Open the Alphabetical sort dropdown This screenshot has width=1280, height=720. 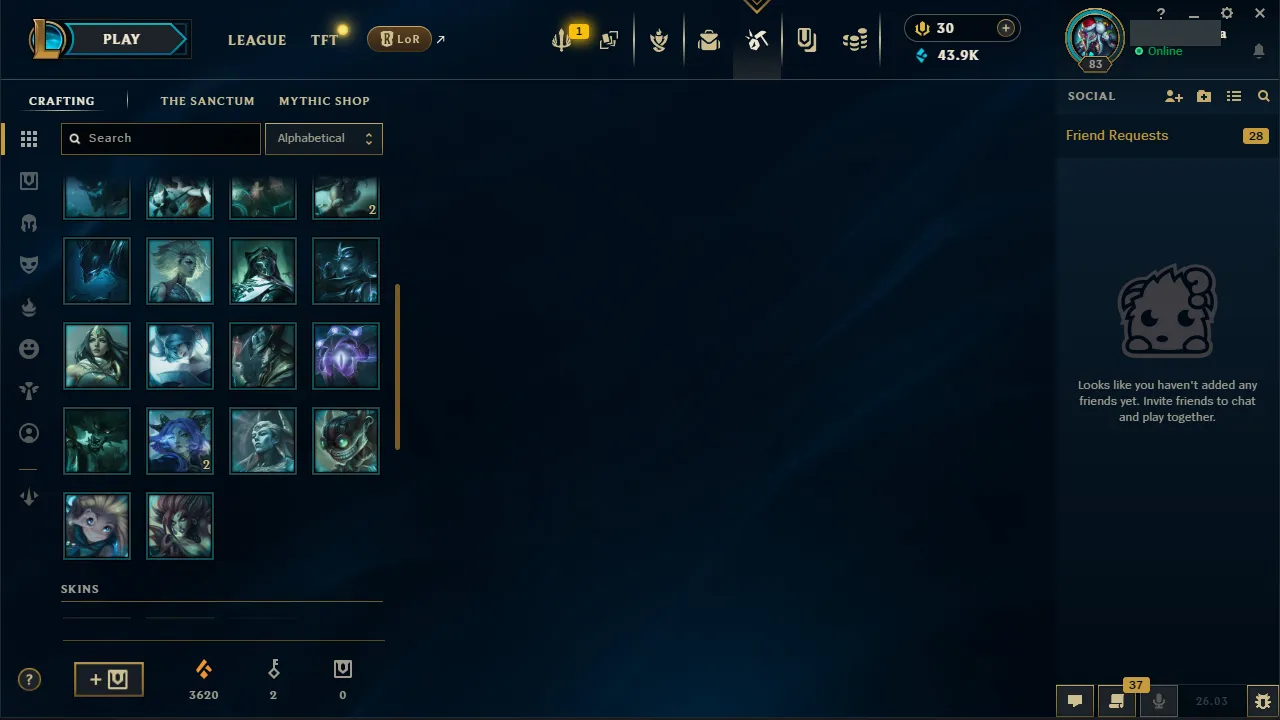[x=324, y=138]
